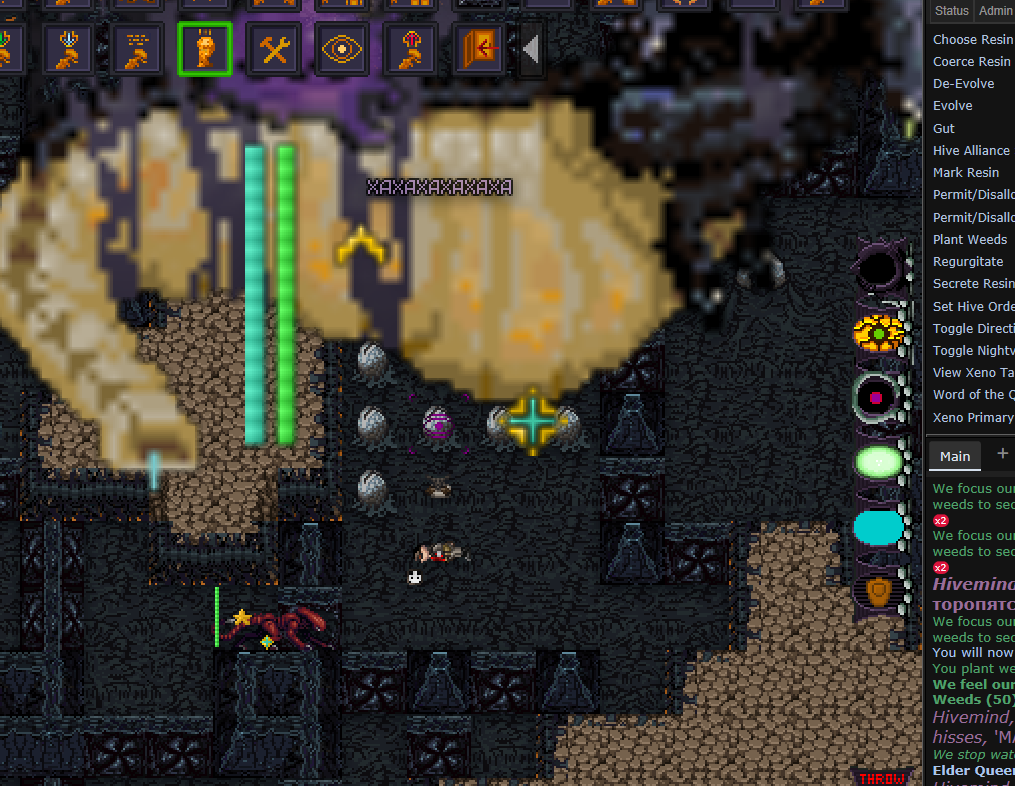Click the door with red arrow icon
1015x786 pixels.
[x=479, y=49]
